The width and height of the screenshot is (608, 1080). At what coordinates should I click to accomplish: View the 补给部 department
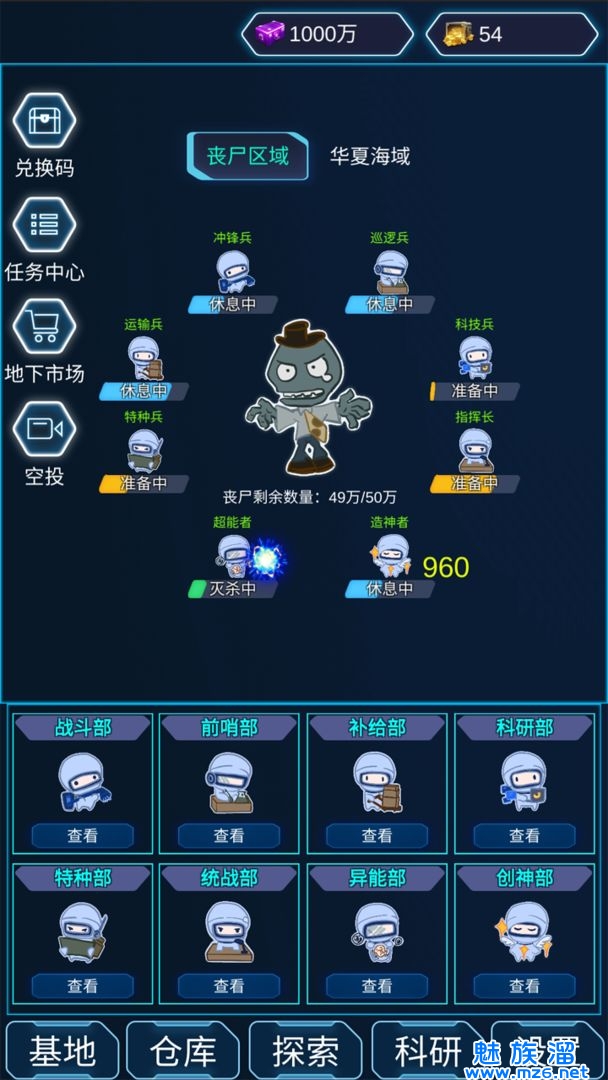(x=377, y=835)
